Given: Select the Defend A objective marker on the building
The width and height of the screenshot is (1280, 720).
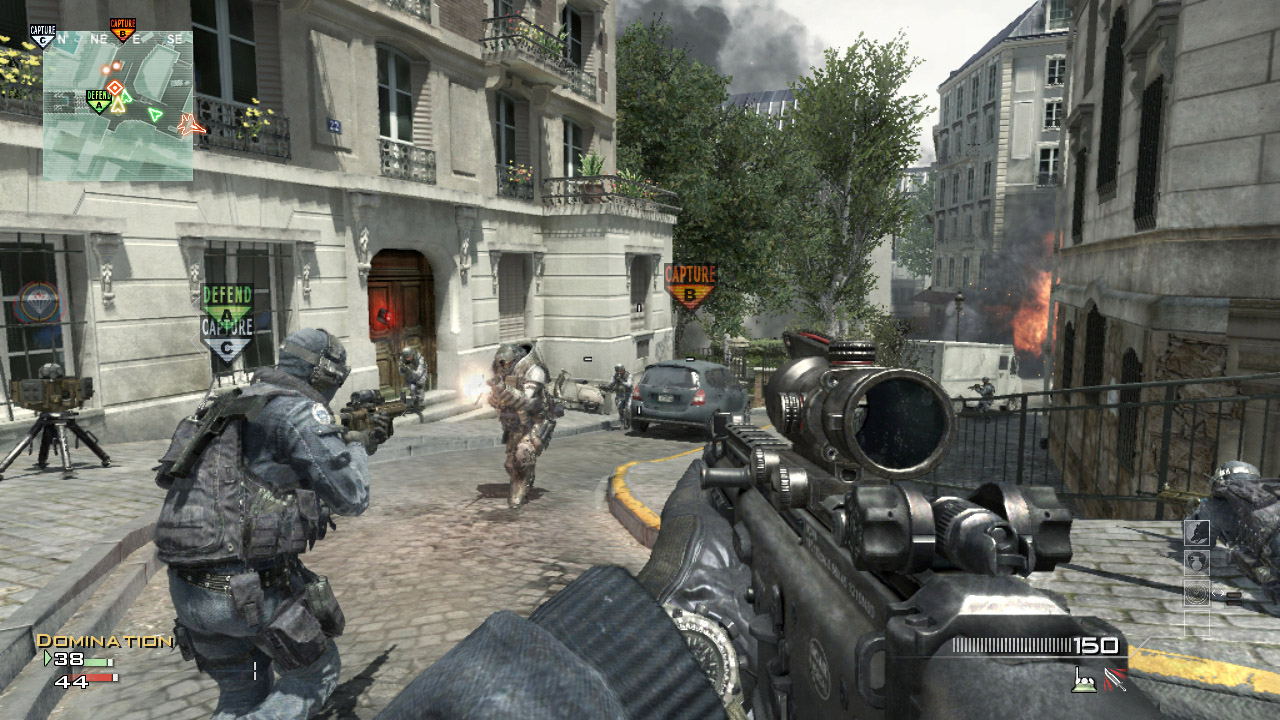Looking at the screenshot, I should 227,301.
